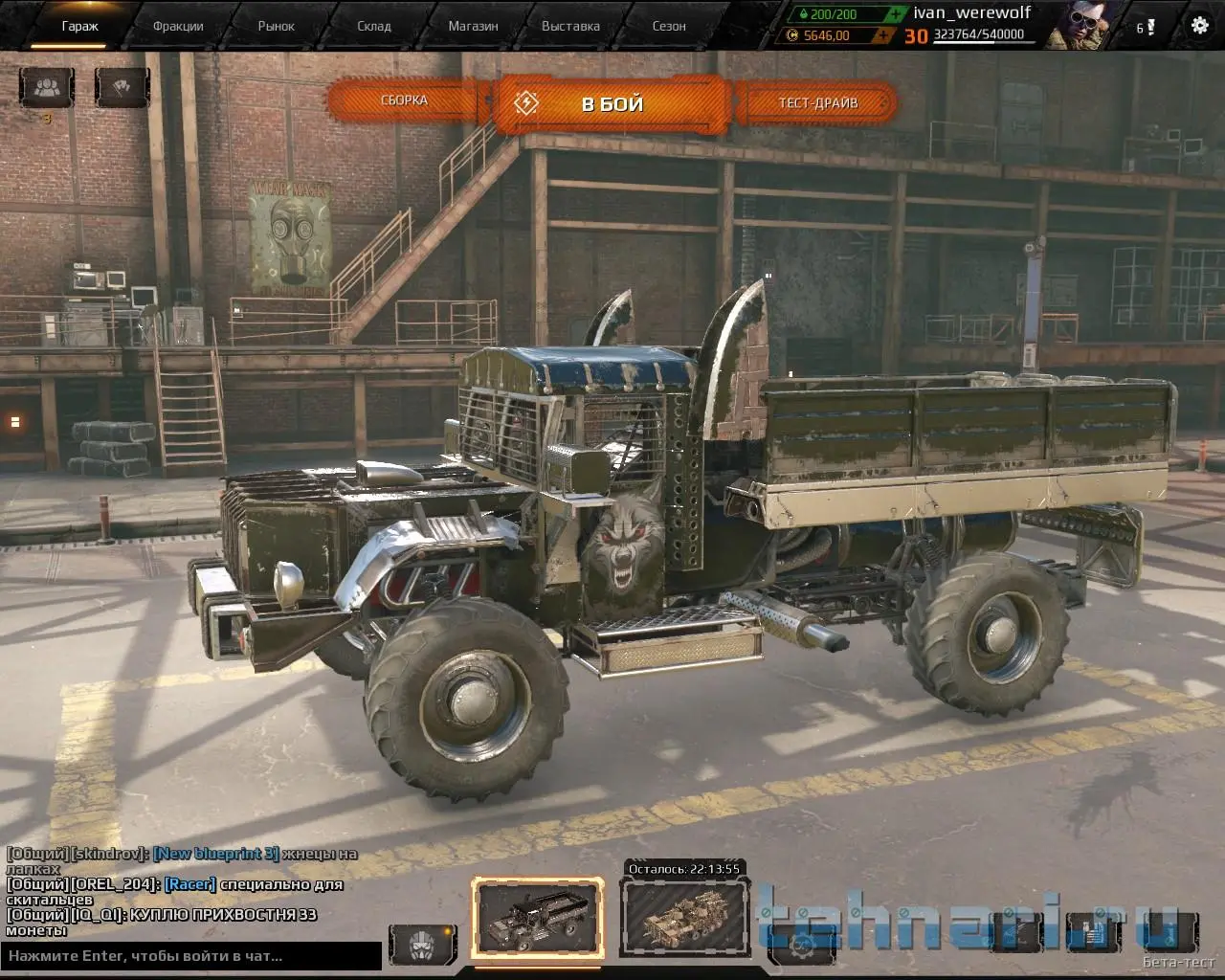
Task: Select the highlighted black truck blueprint
Action: (538, 918)
